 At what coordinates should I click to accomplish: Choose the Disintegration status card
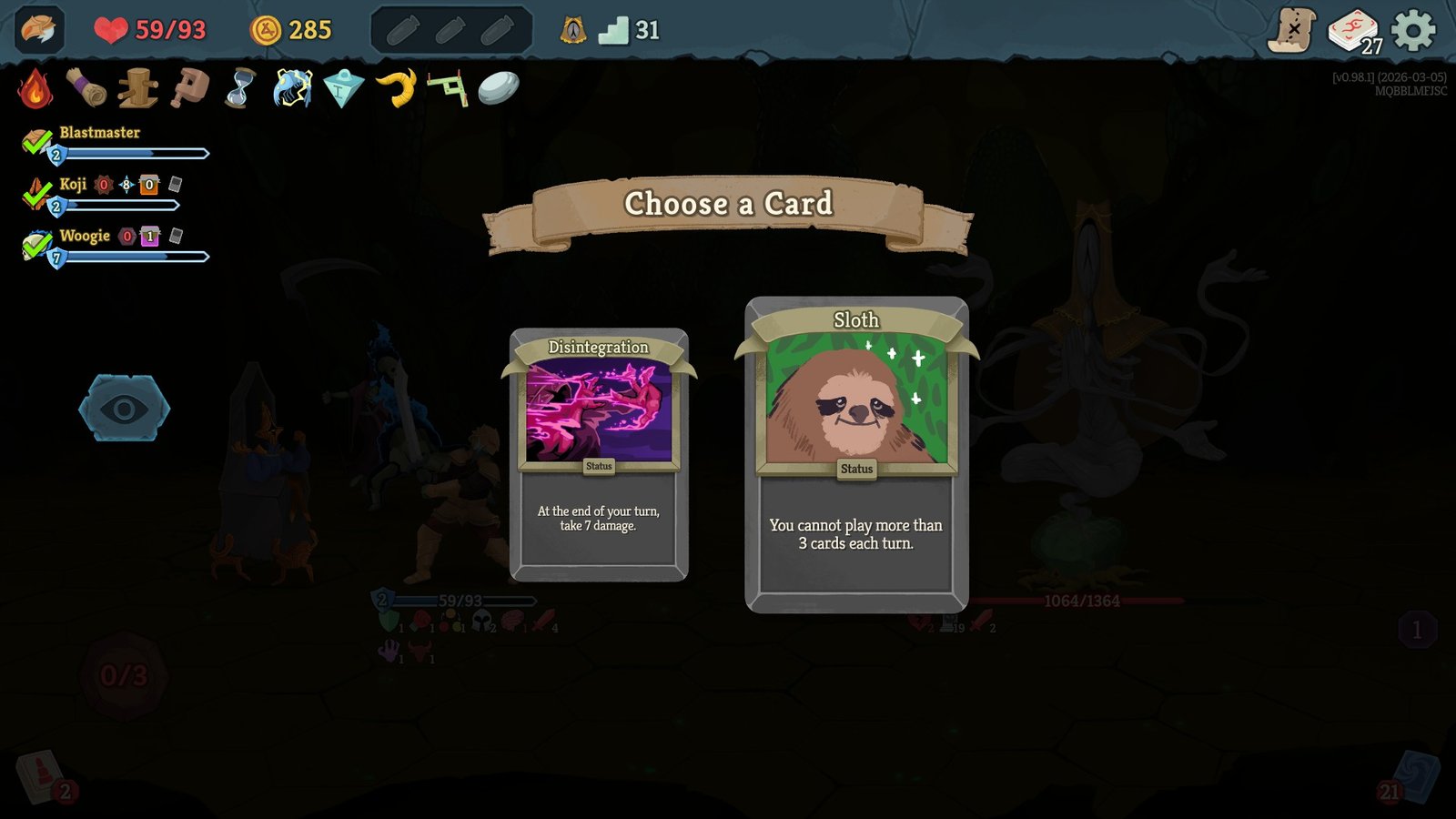point(599,455)
